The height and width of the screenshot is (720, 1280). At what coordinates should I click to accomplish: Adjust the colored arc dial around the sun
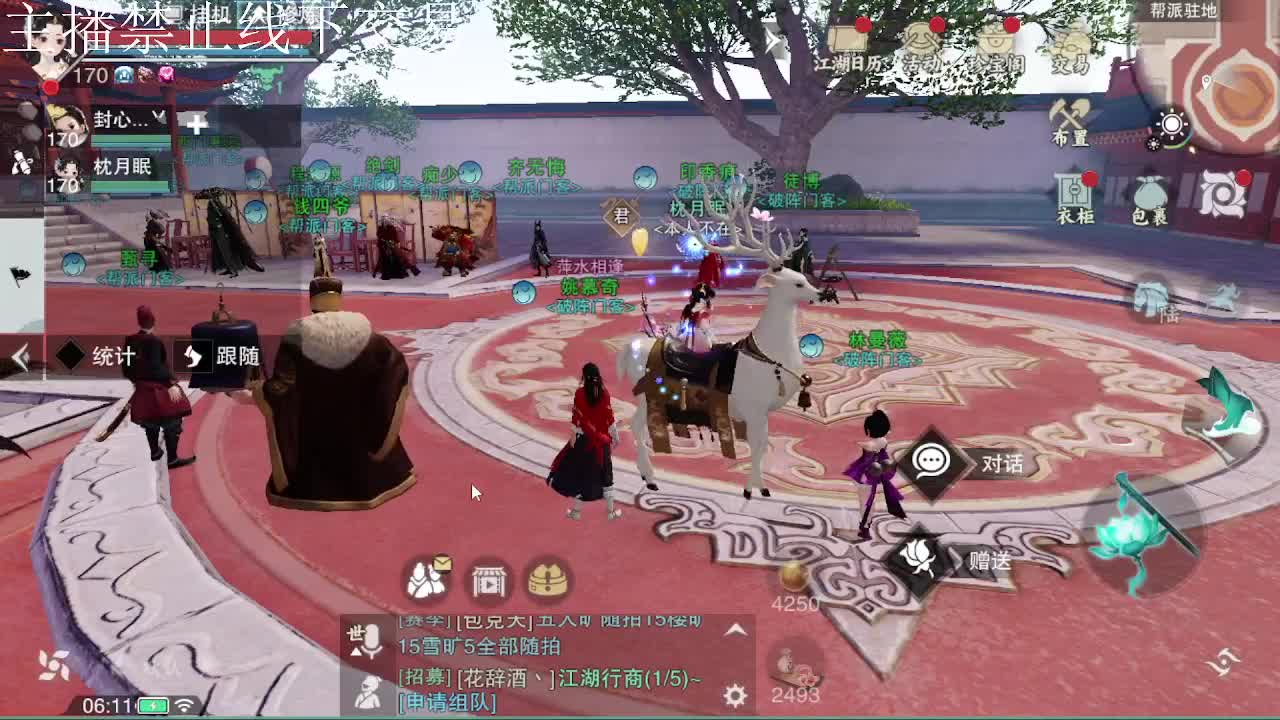coord(1176,146)
